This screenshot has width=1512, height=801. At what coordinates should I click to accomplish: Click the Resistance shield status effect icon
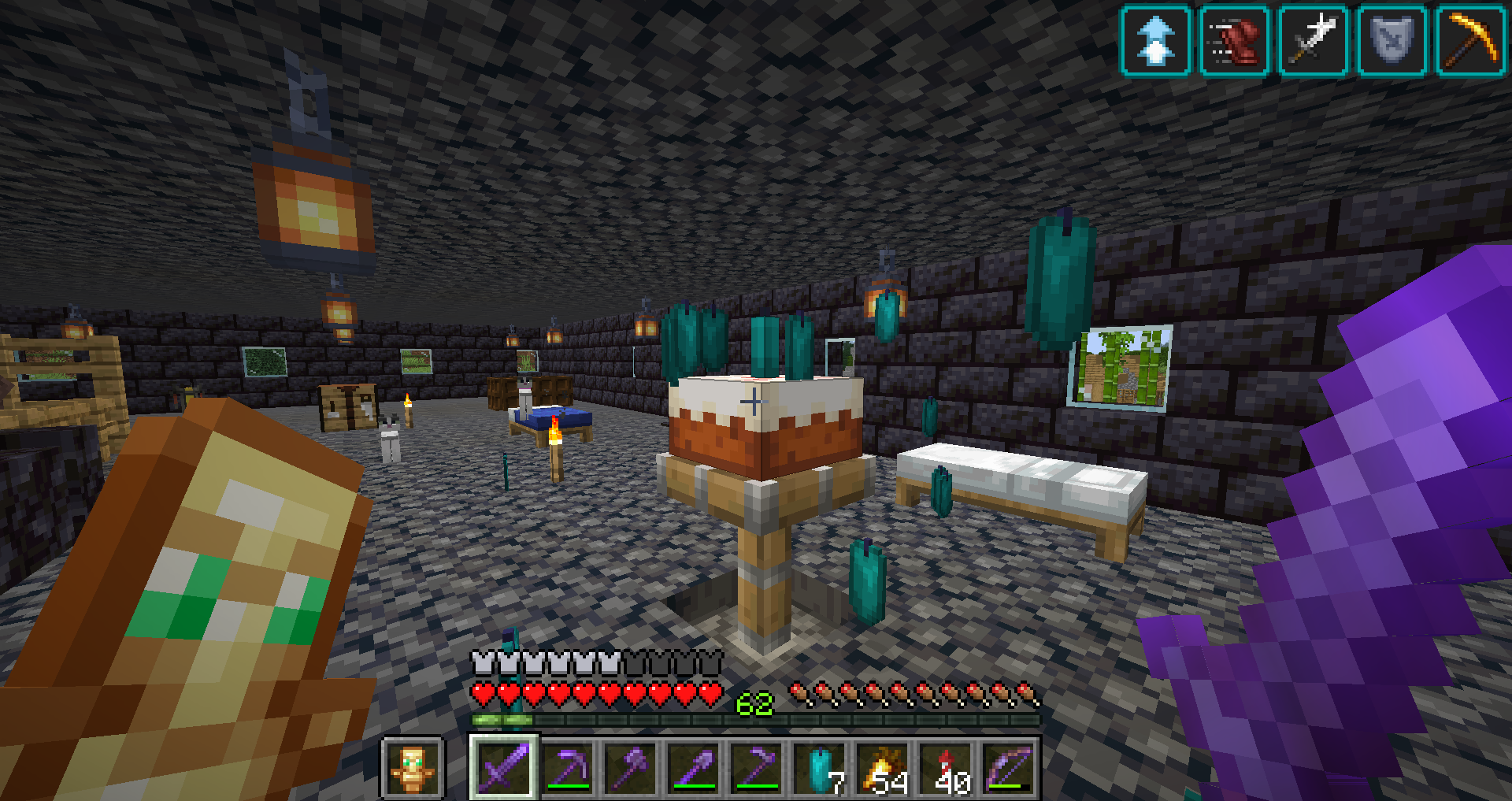1392,40
